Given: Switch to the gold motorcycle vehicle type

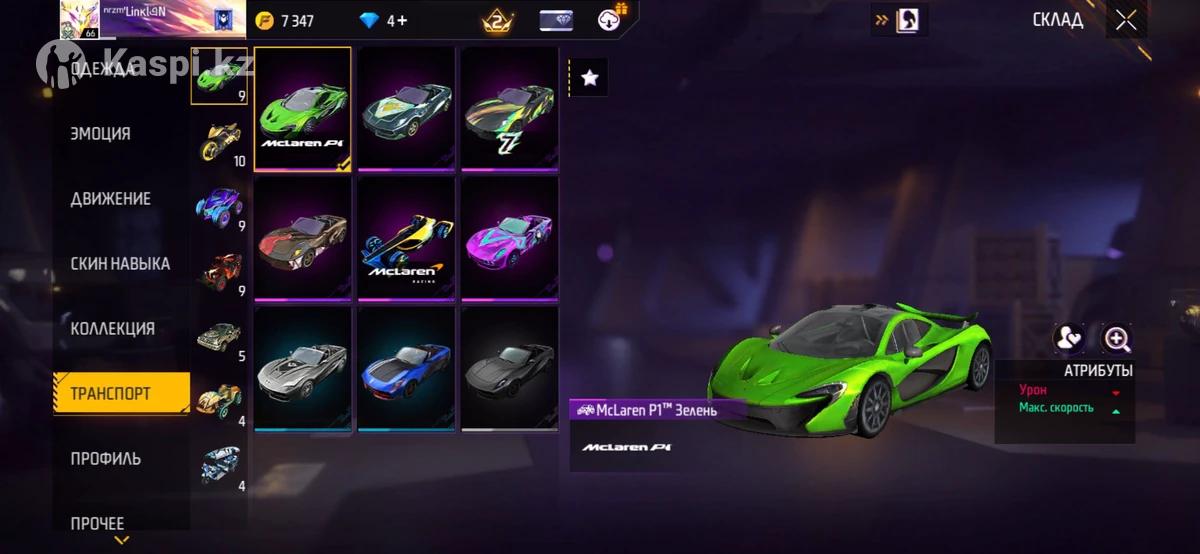Looking at the screenshot, I should (x=219, y=141).
